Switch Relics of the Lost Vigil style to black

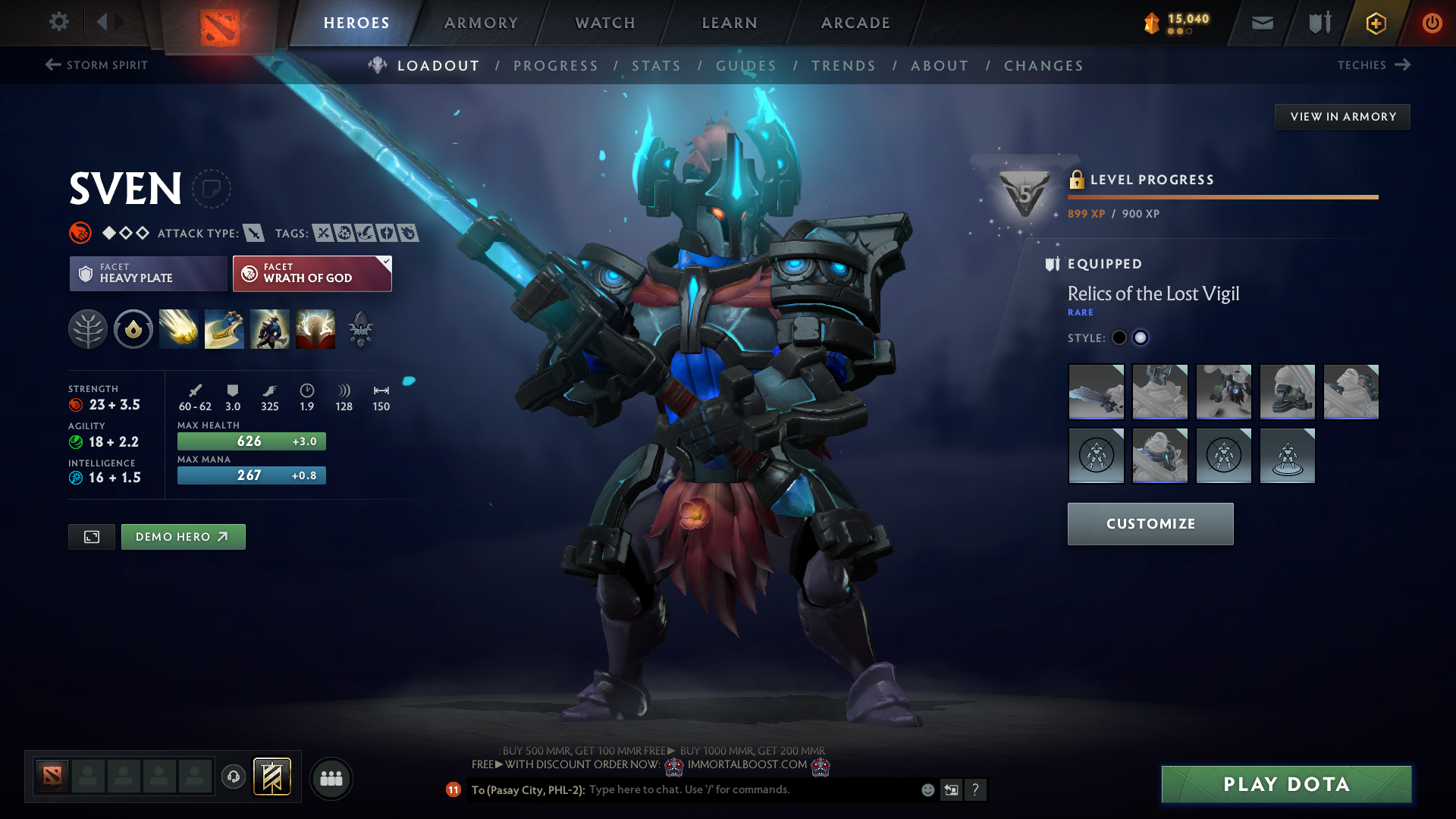coord(1119,337)
